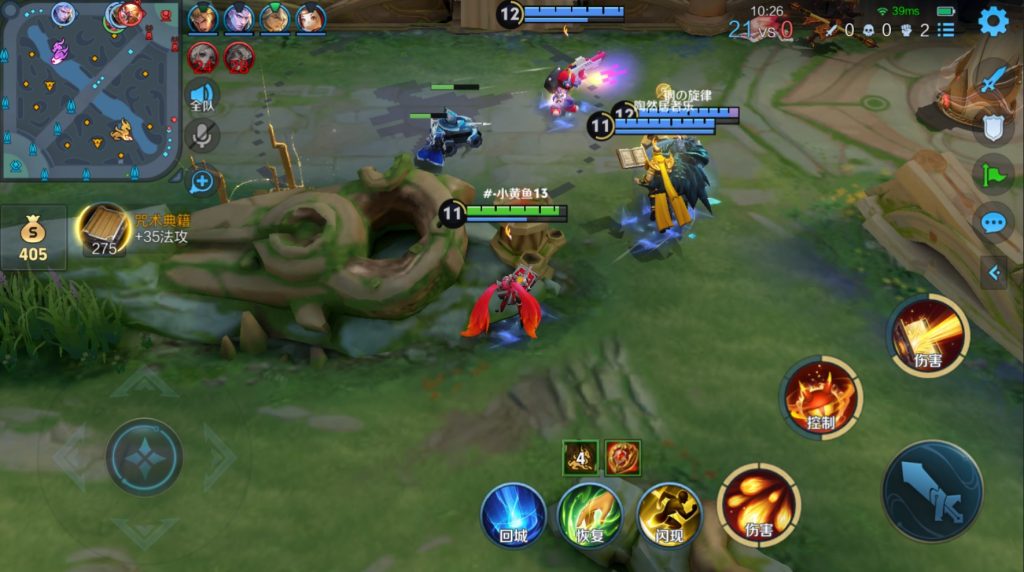Send the sword attack signal
The height and width of the screenshot is (572, 1024).
pyautogui.click(x=993, y=78)
